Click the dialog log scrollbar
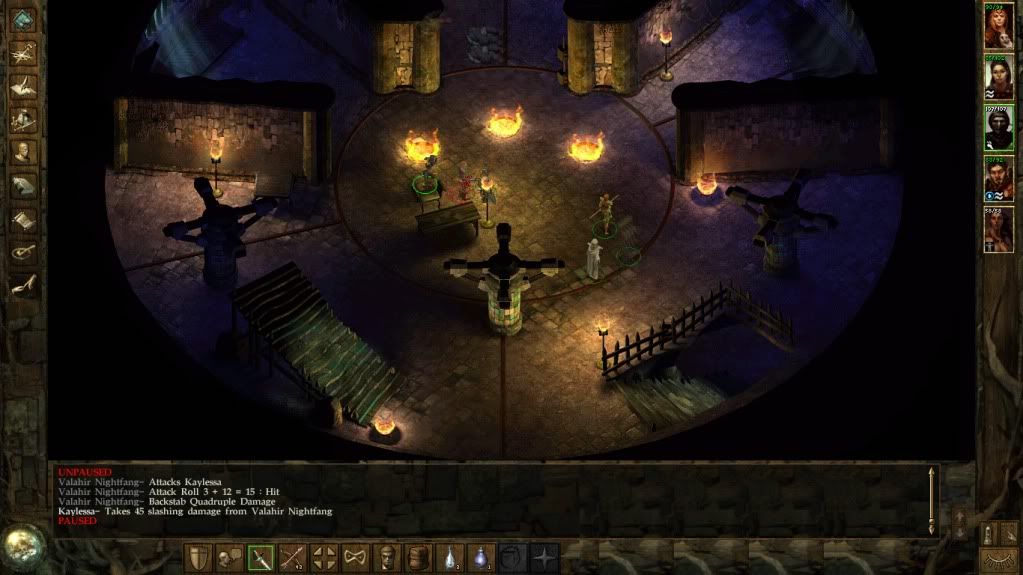The width and height of the screenshot is (1023, 575). pyautogui.click(x=933, y=499)
